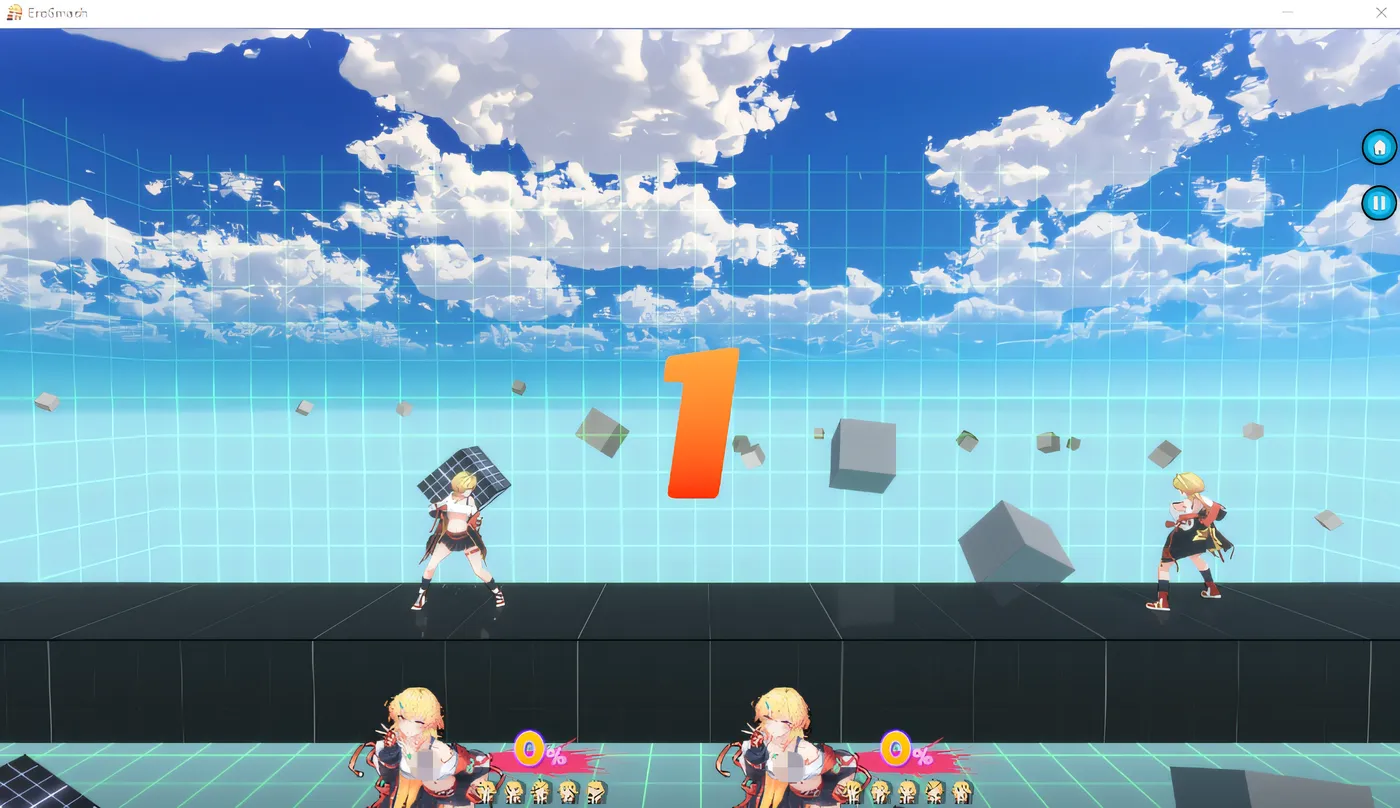The height and width of the screenshot is (808, 1400).
Task: Click the orange countdown number 1
Action: (x=698, y=423)
